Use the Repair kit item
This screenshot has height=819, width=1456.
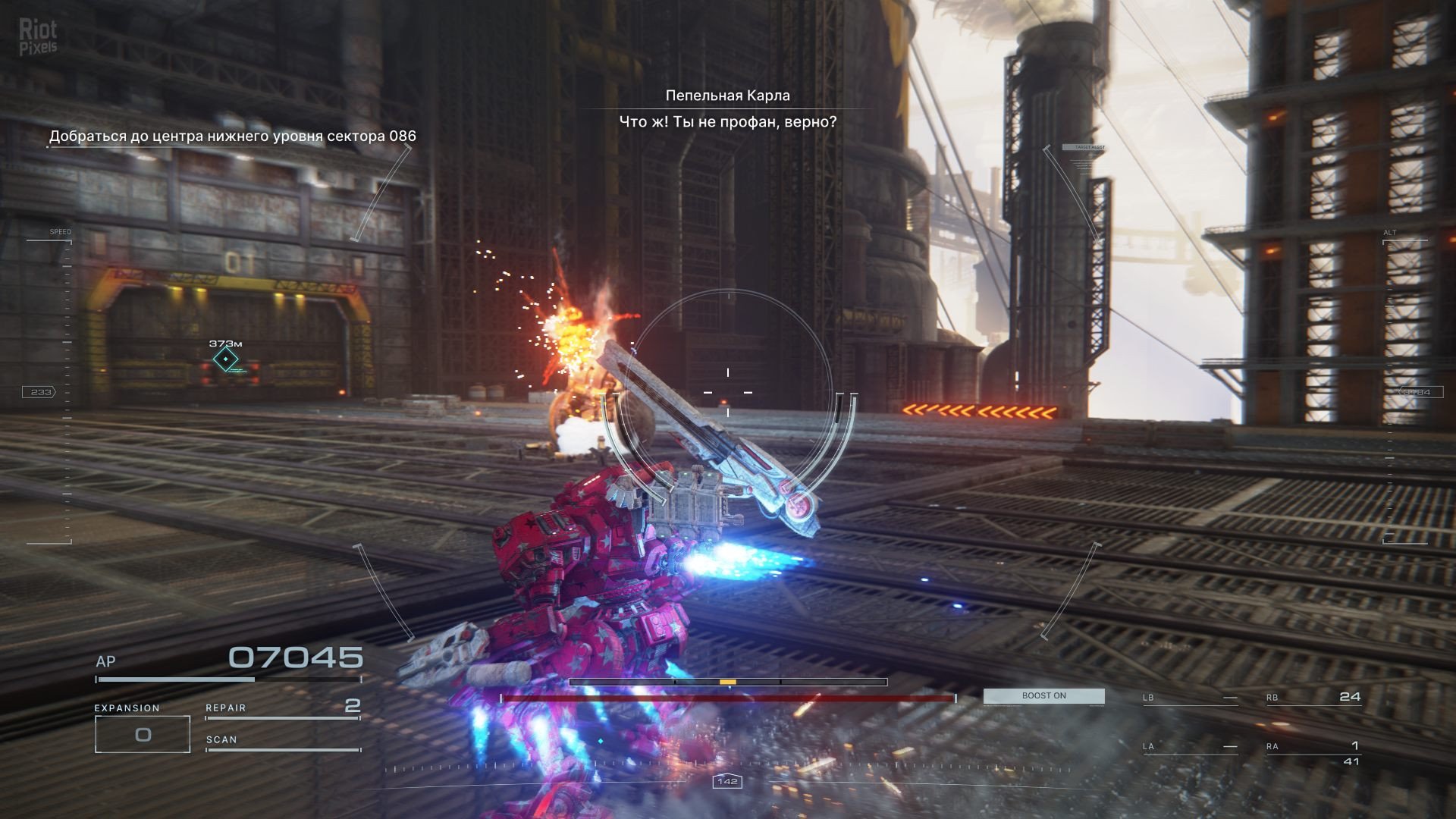[x=282, y=708]
